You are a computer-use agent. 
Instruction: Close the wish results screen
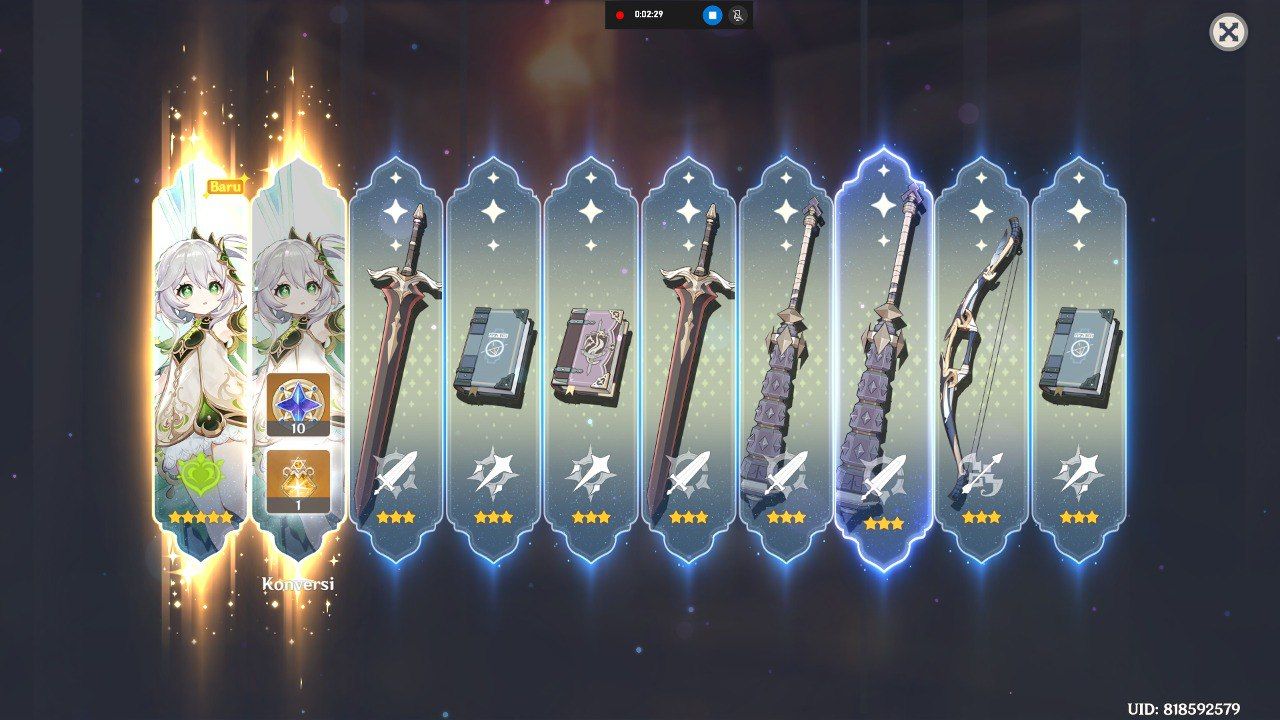click(1228, 33)
